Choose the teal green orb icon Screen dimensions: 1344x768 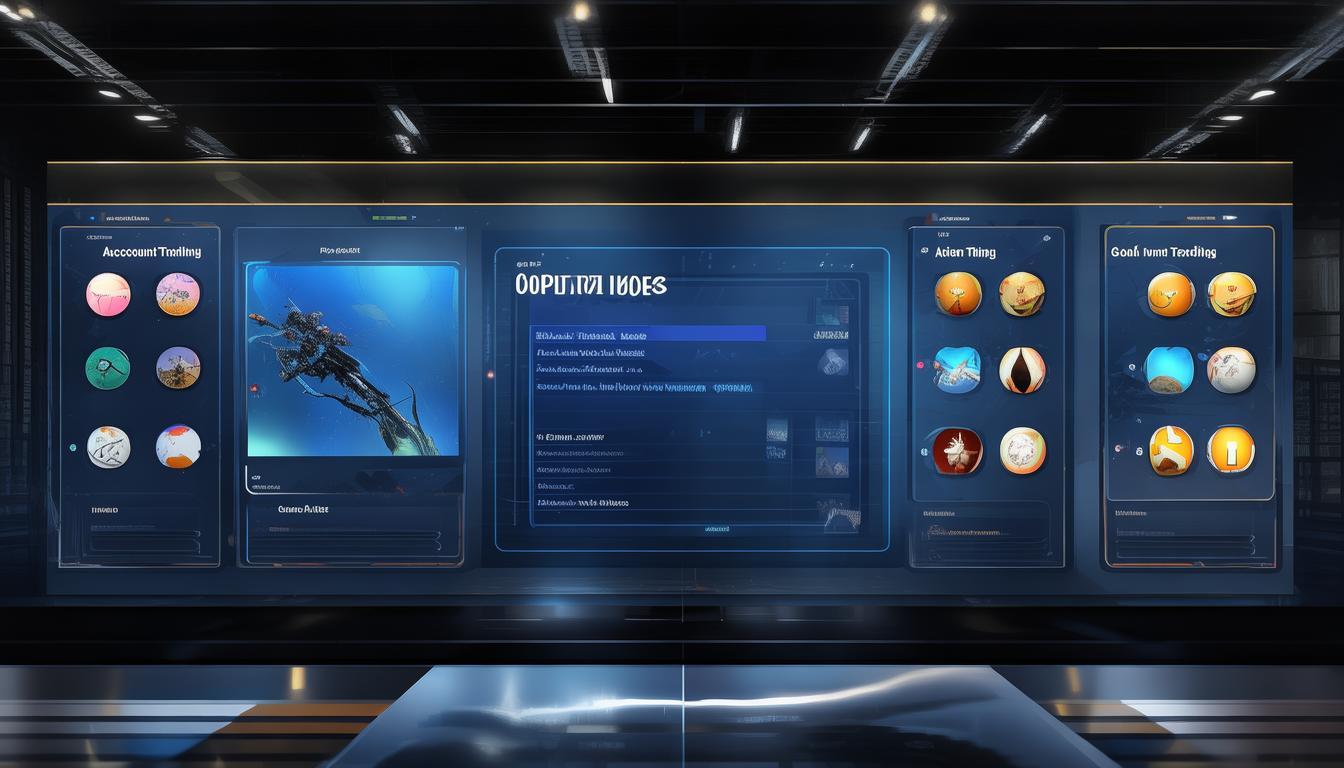tap(108, 368)
